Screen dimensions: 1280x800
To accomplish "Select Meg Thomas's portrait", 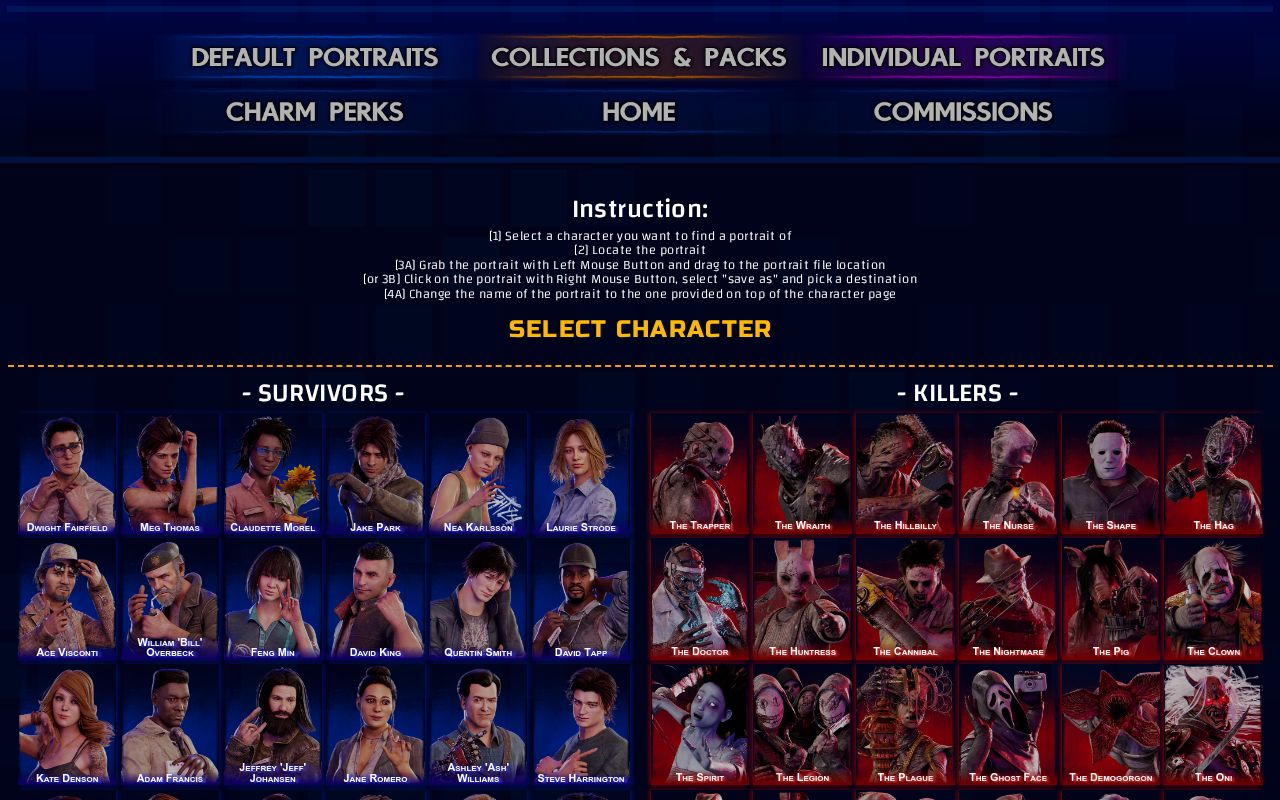I will 170,472.
